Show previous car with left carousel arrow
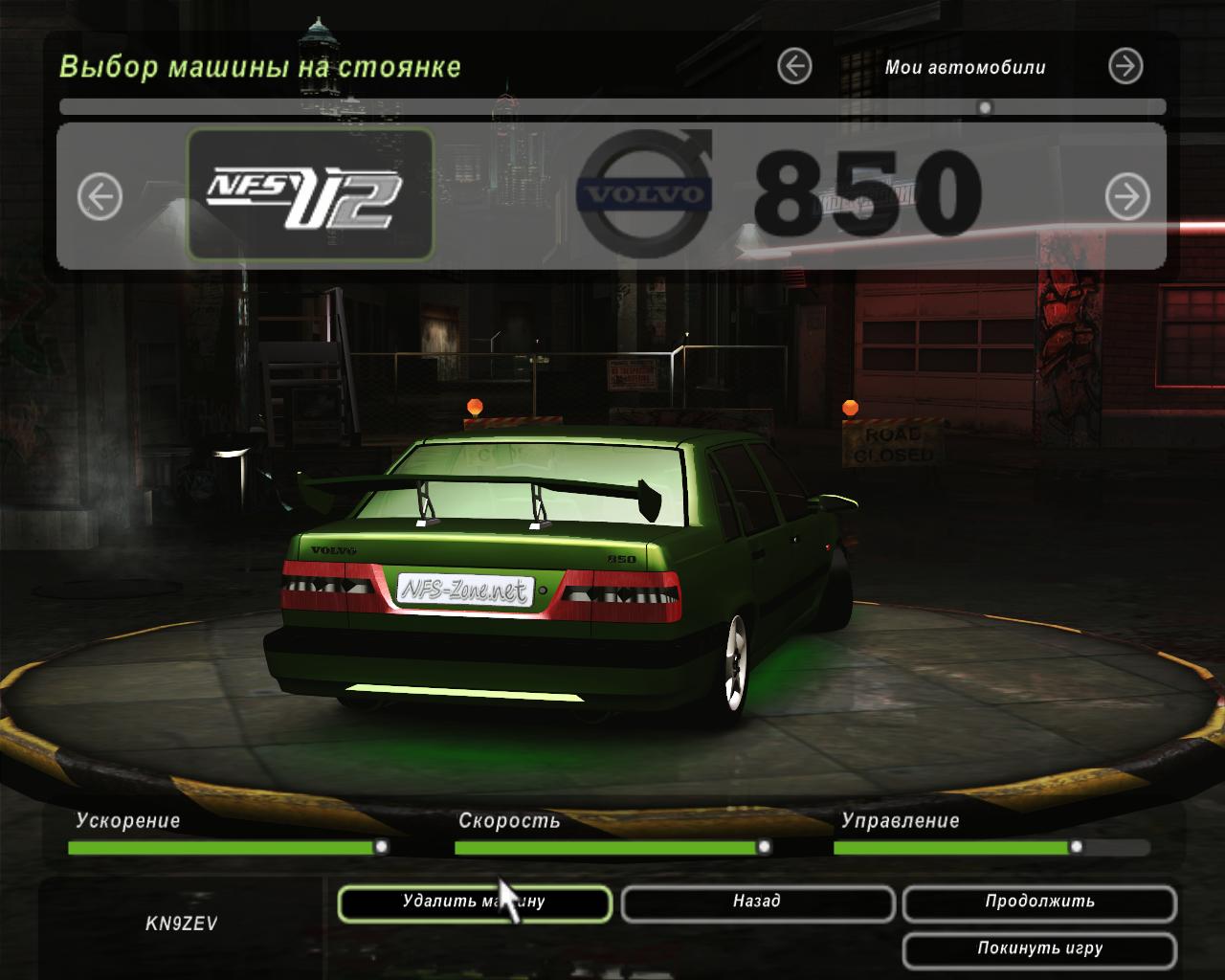Screen dimensions: 1225x980 click(100, 197)
